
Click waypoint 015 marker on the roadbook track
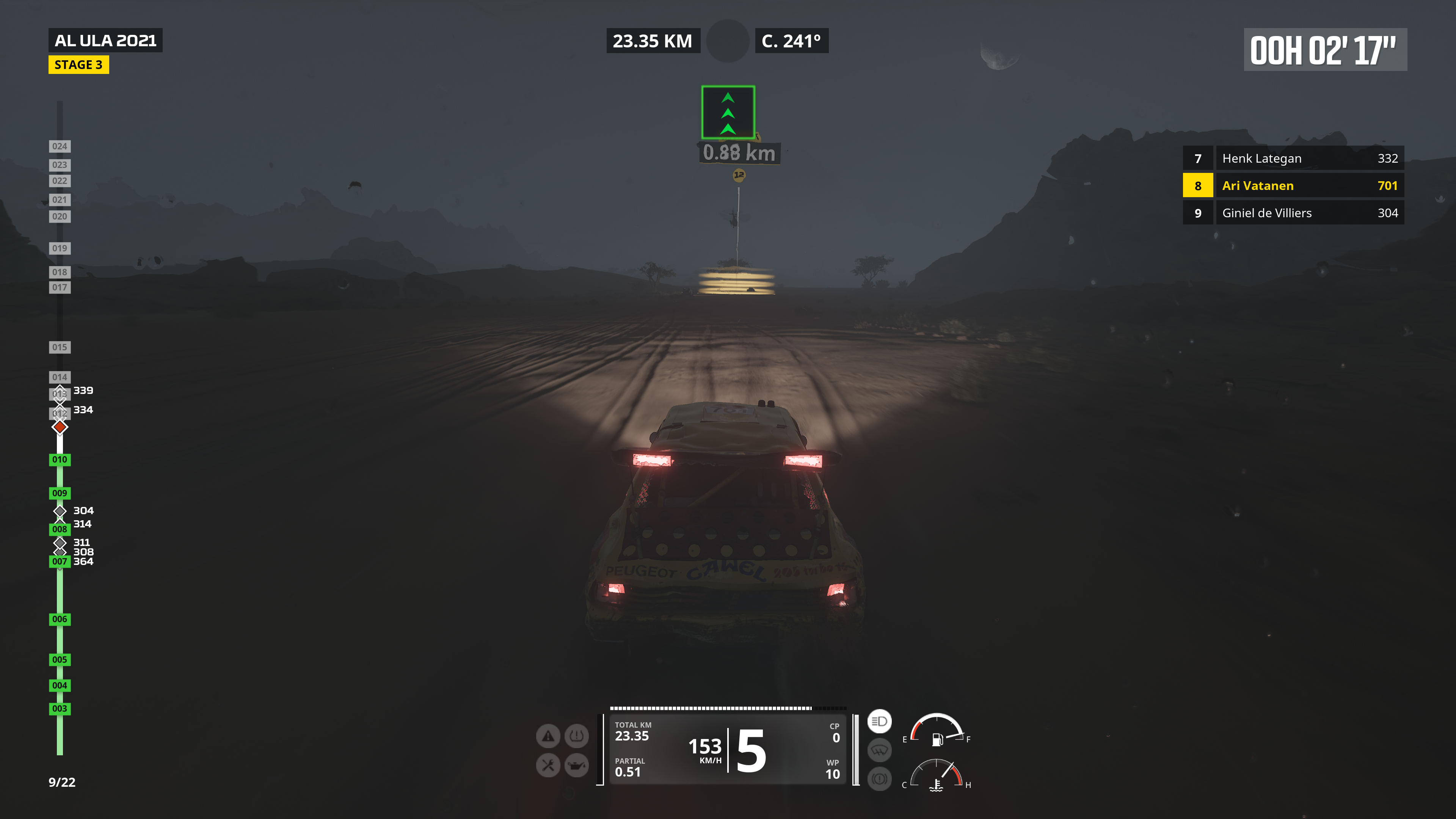[60, 347]
